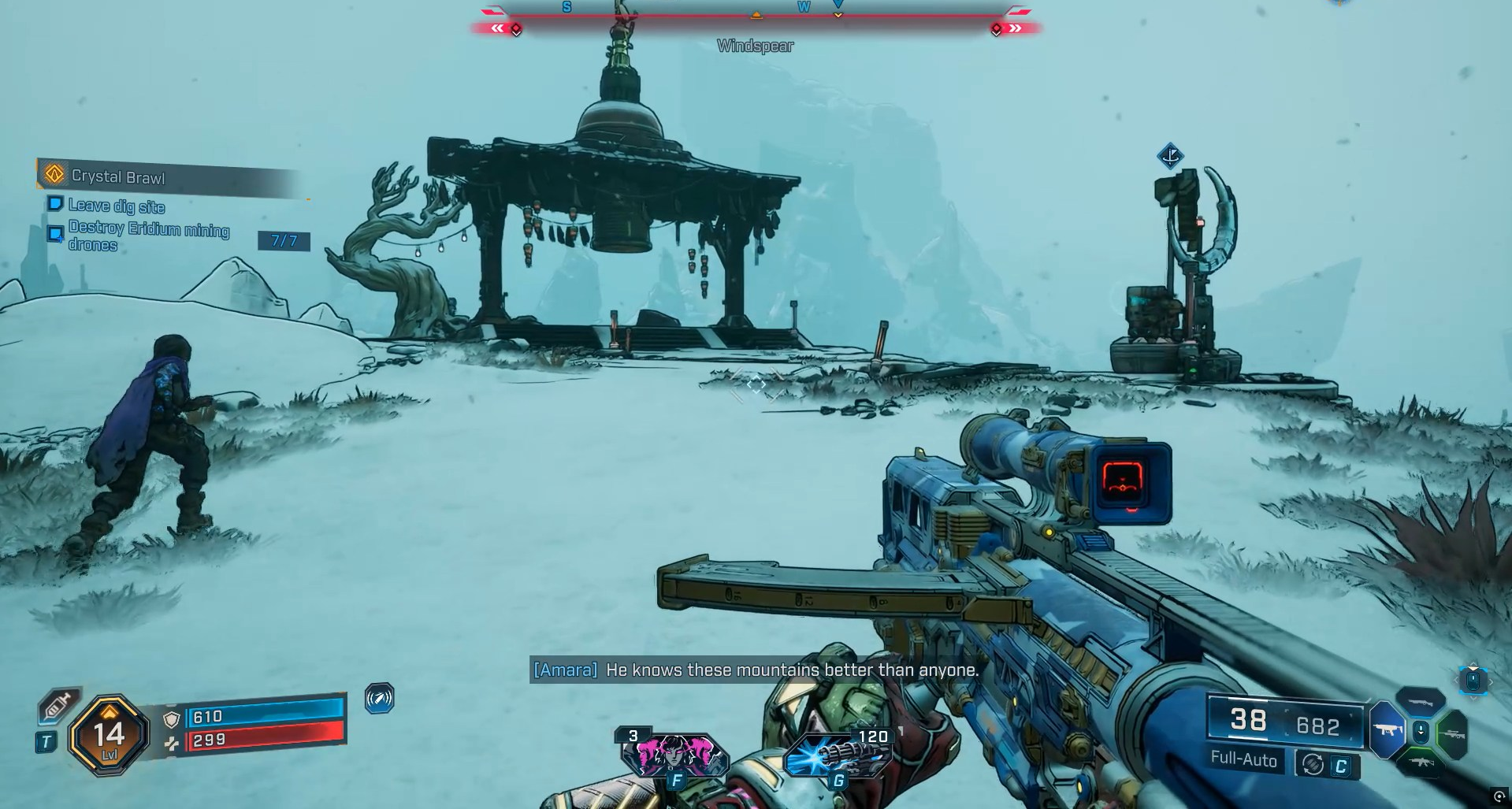Fire the minigun ordnance ability
The height and width of the screenshot is (809, 1512).
pos(838,755)
